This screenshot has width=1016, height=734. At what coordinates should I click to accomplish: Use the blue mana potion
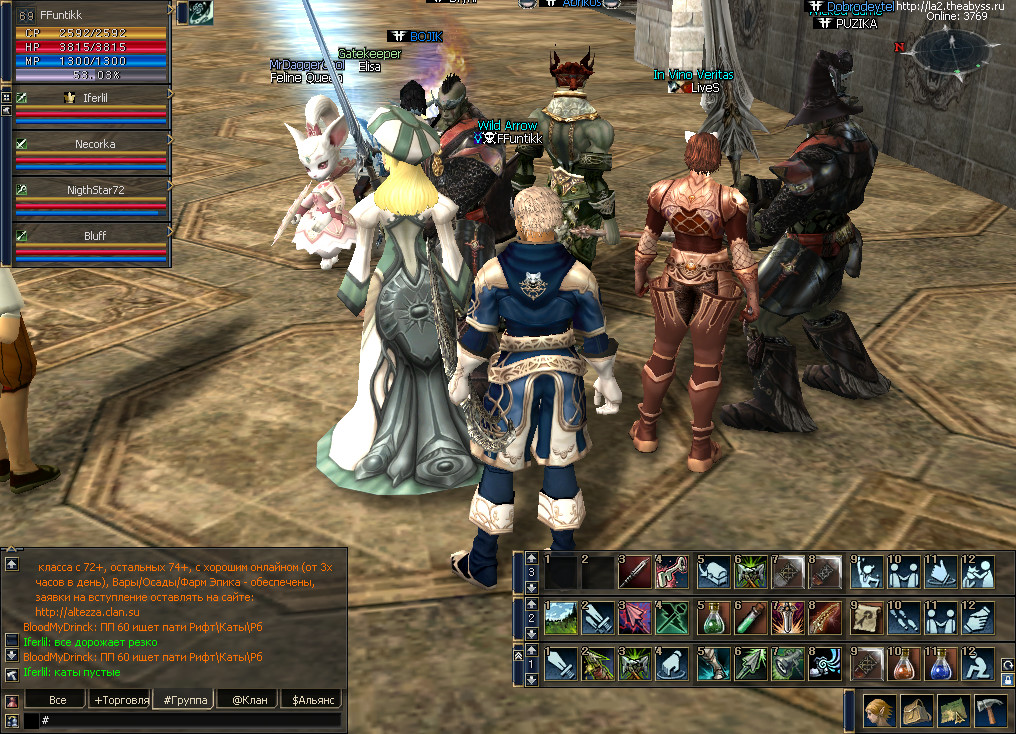click(940, 663)
